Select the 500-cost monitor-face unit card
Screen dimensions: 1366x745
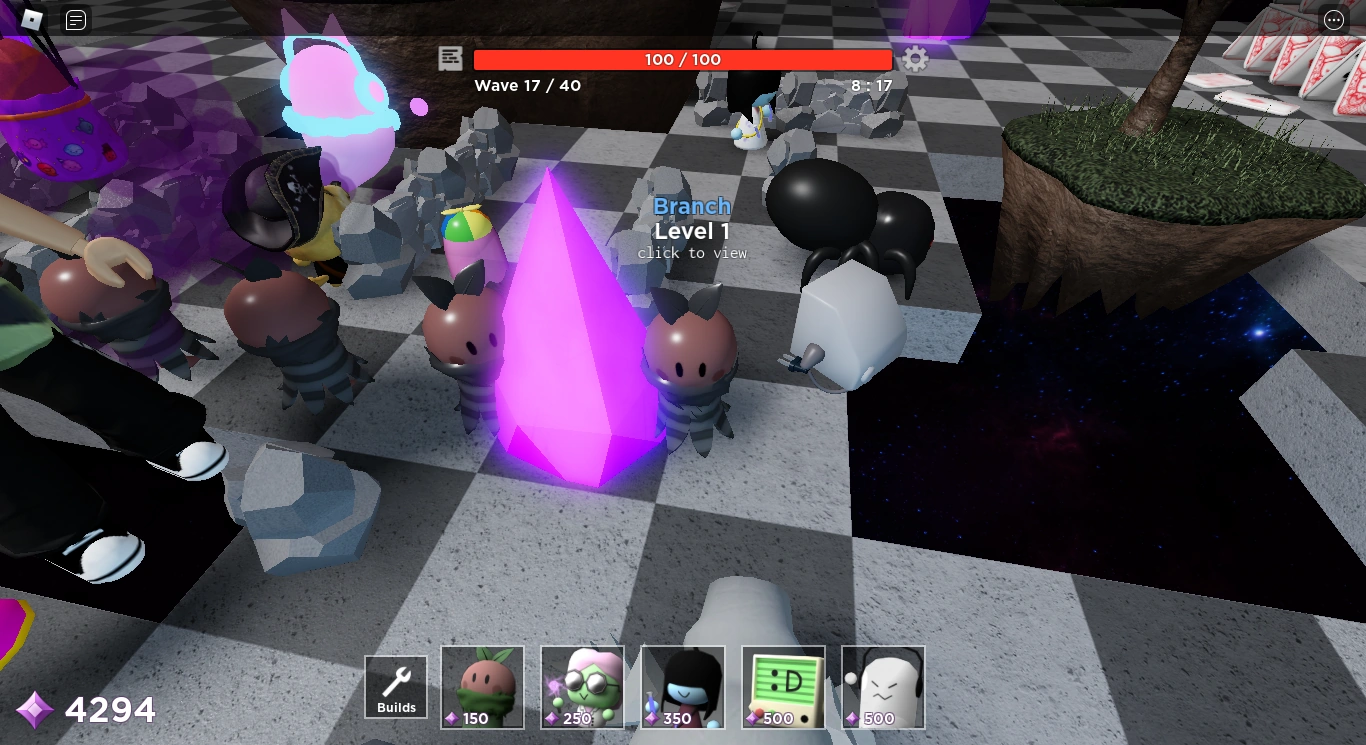783,686
